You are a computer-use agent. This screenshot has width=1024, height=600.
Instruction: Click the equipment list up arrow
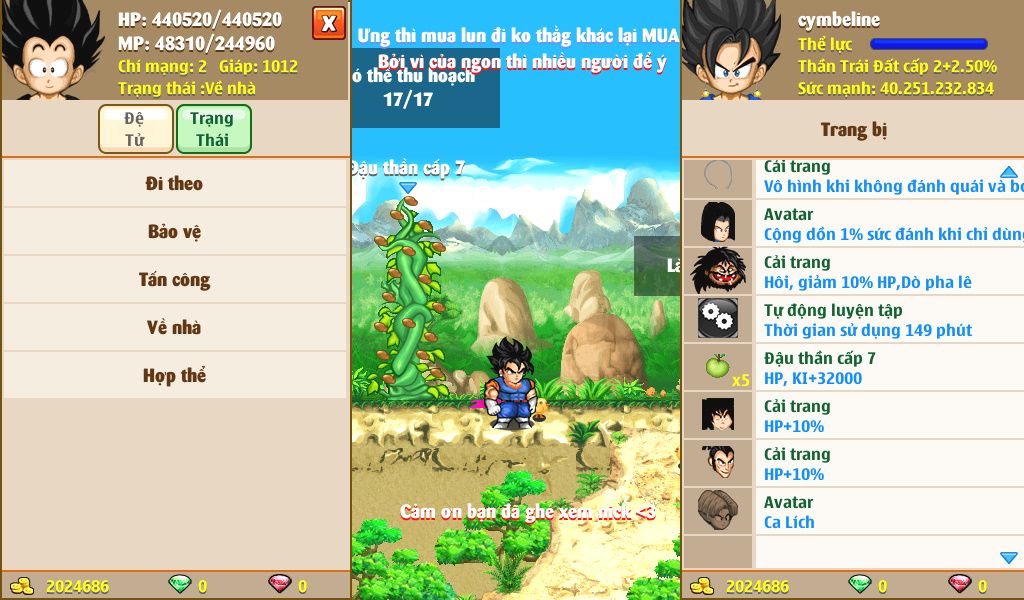point(1008,172)
